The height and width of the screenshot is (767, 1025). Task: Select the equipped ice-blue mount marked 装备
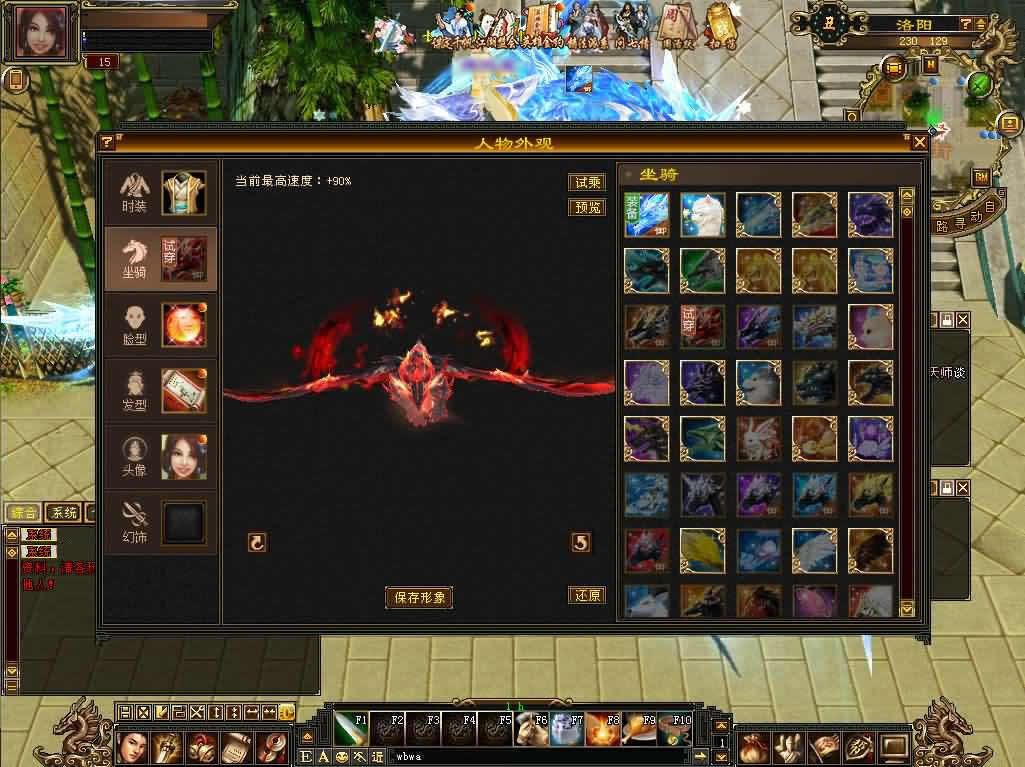click(x=646, y=215)
